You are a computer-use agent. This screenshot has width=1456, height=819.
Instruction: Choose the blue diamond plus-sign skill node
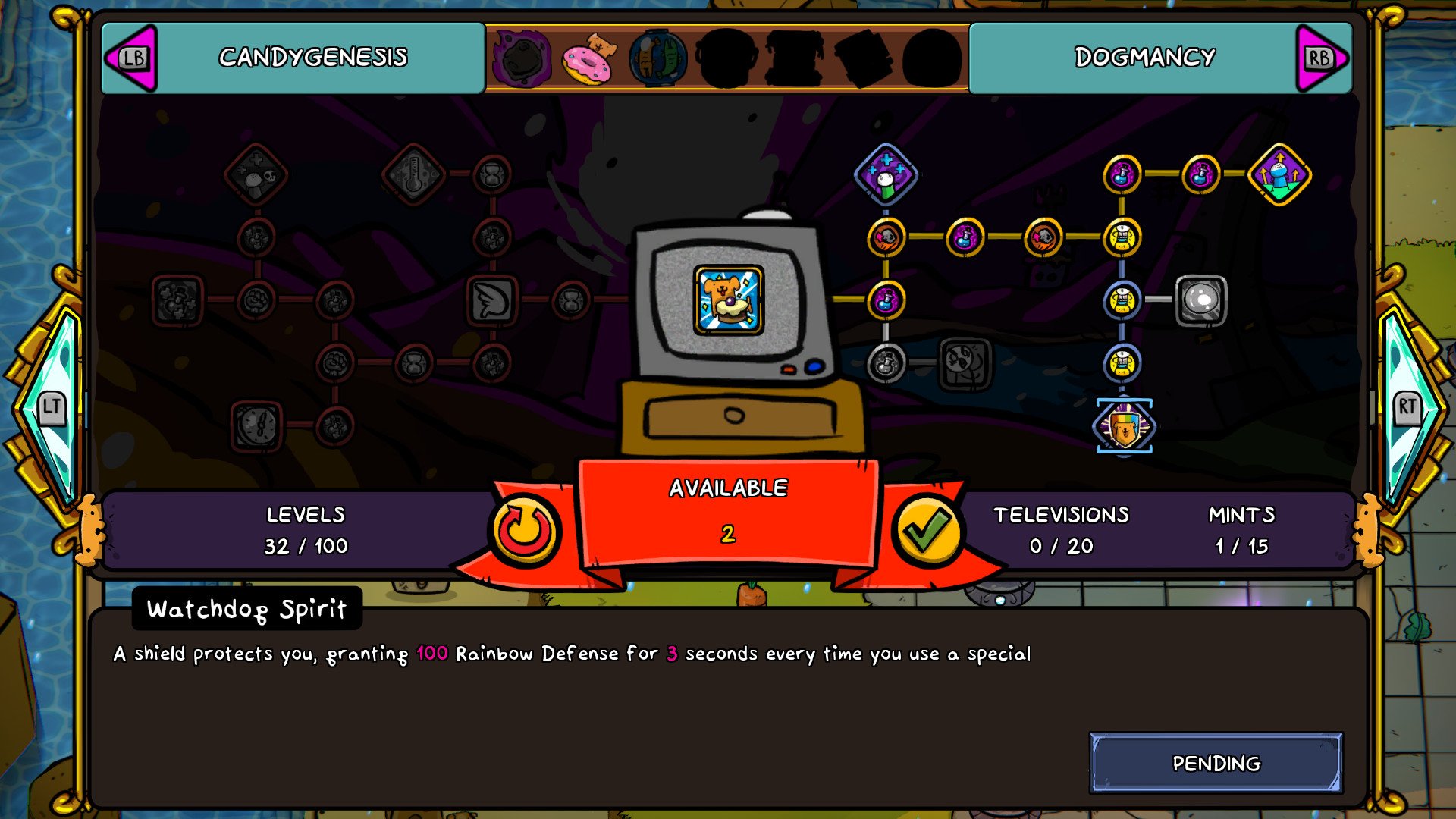coord(886,174)
